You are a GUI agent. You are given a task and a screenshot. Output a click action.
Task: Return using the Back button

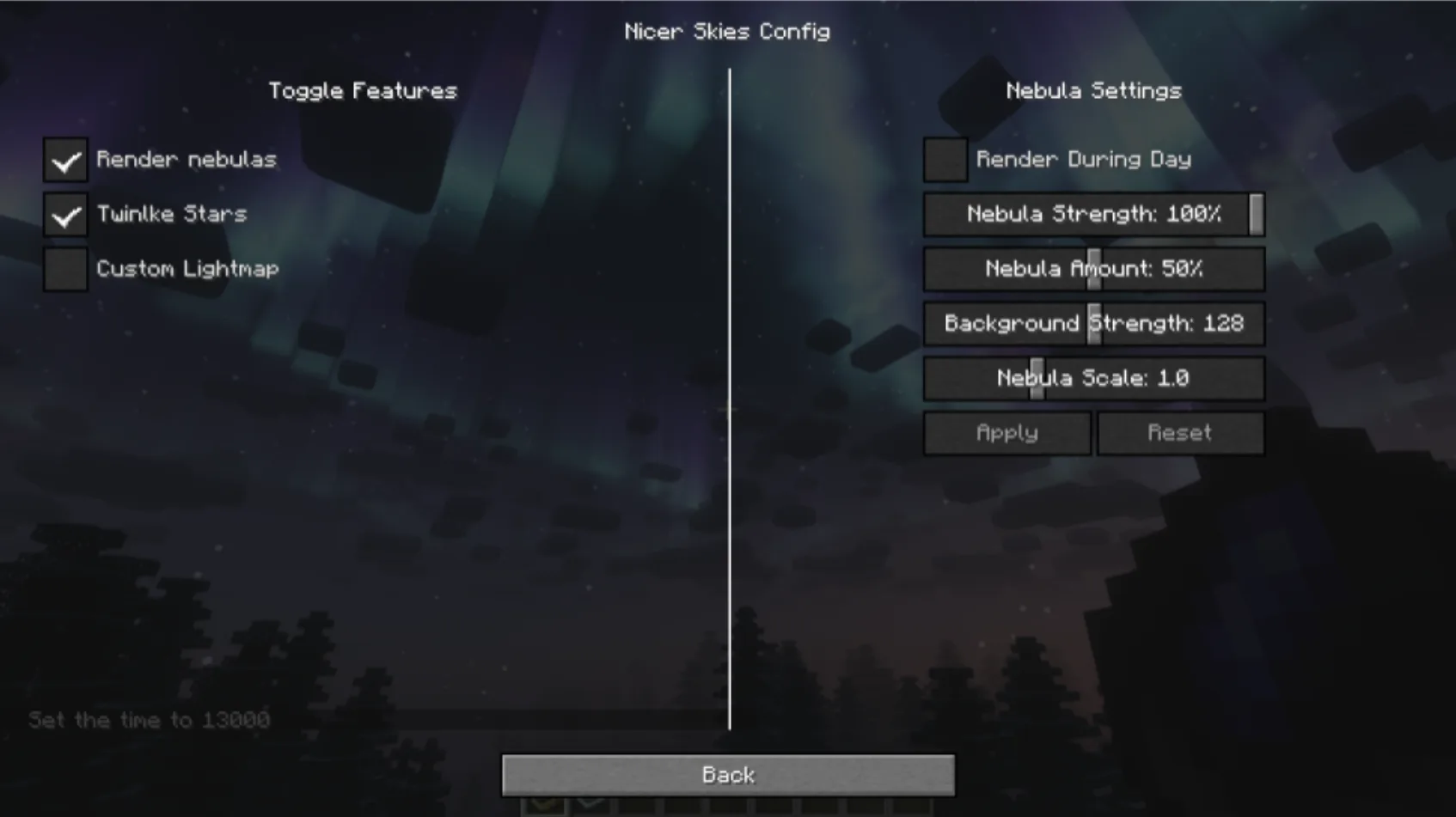(727, 773)
